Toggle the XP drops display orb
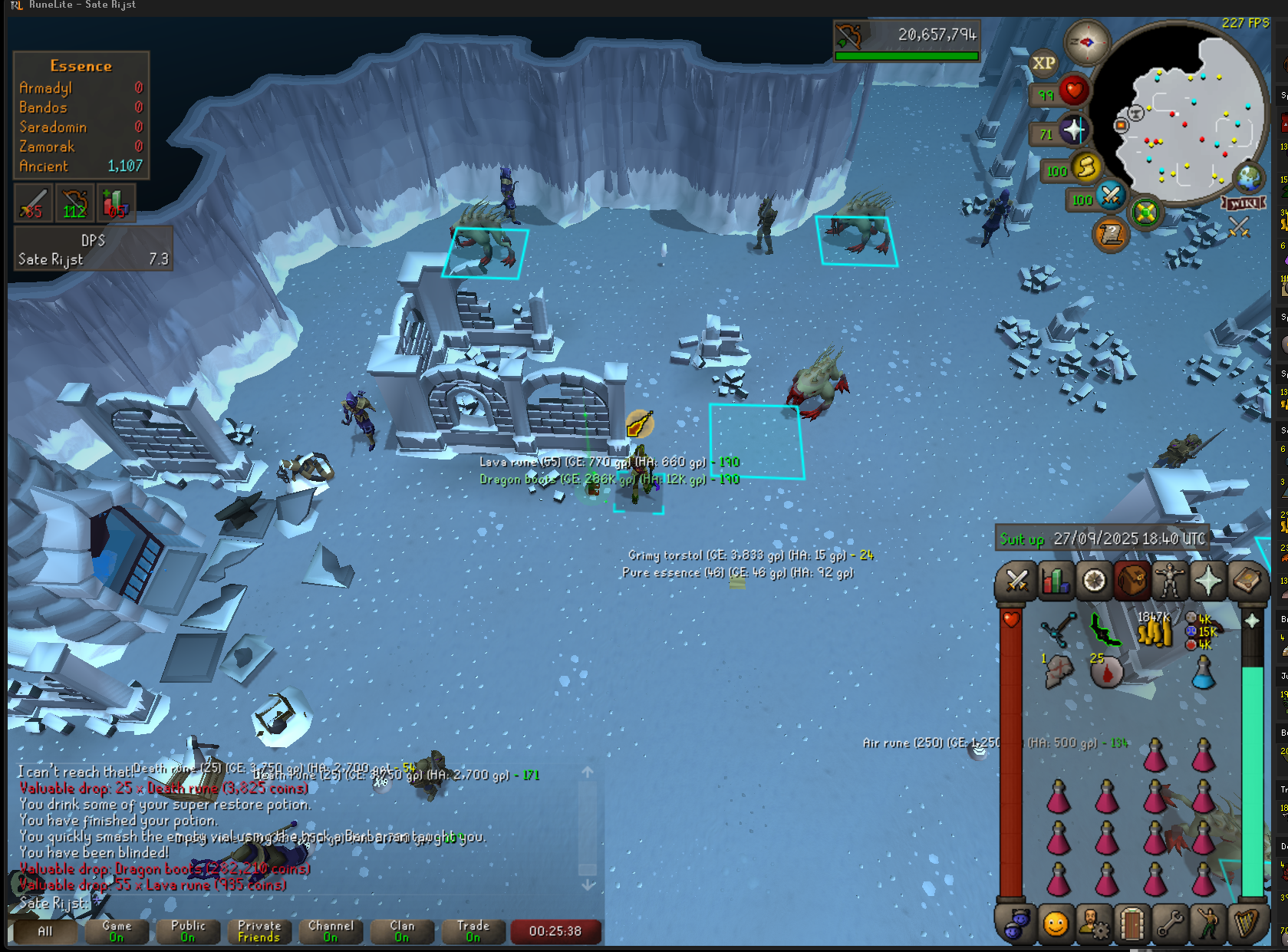This screenshot has height=952, width=1288. (x=1043, y=64)
